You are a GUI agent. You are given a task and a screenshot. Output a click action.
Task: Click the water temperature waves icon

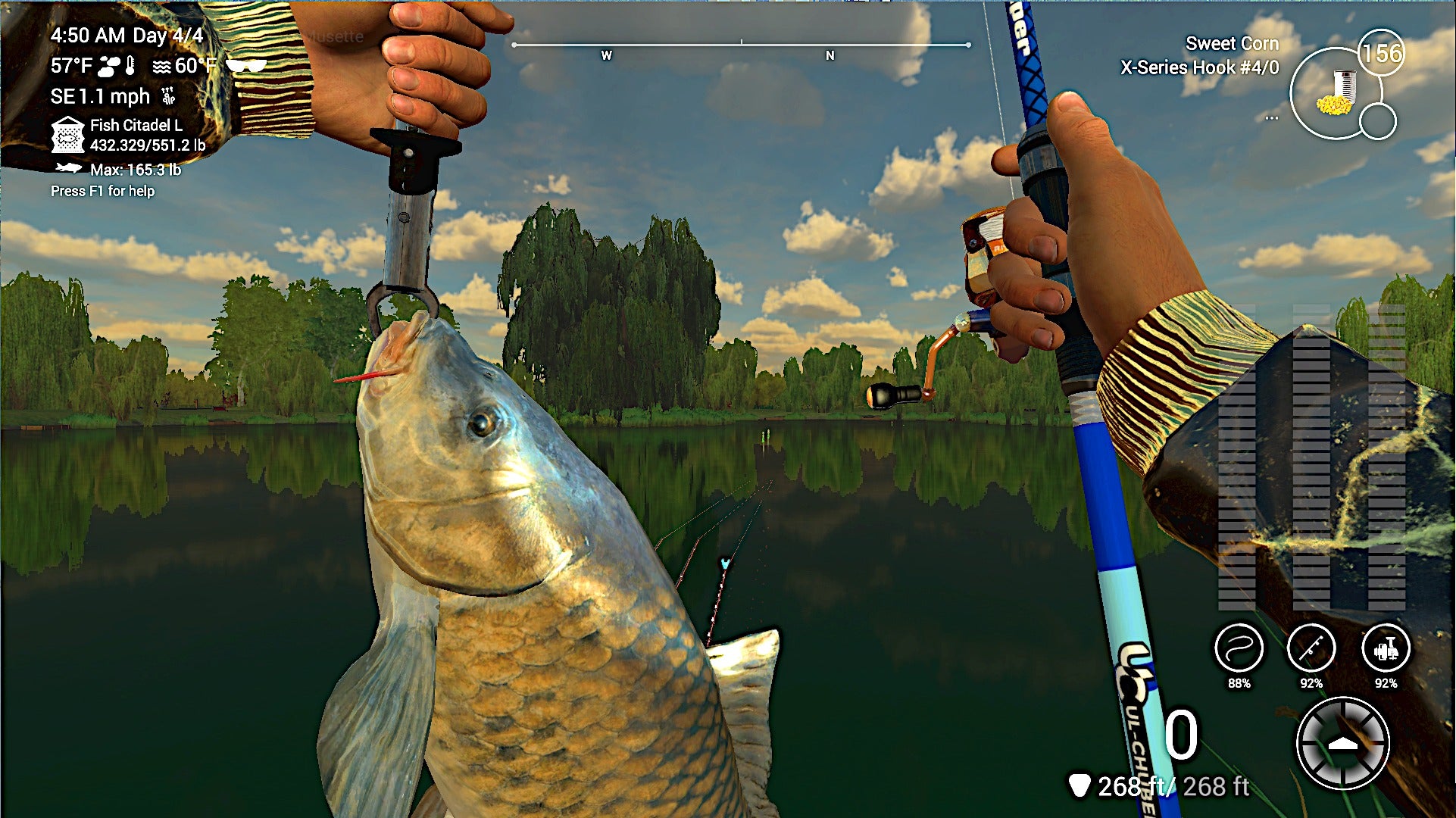coord(161,66)
